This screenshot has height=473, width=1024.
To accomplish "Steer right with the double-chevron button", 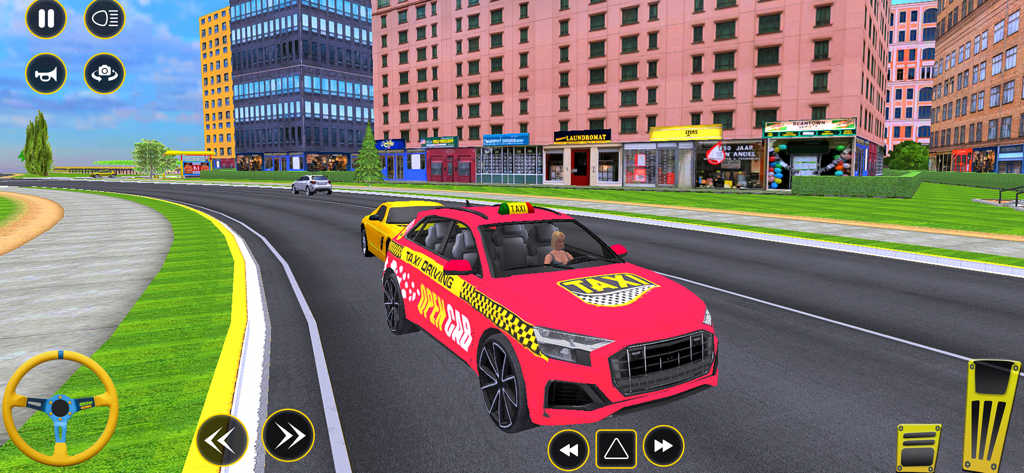I will coord(289,435).
